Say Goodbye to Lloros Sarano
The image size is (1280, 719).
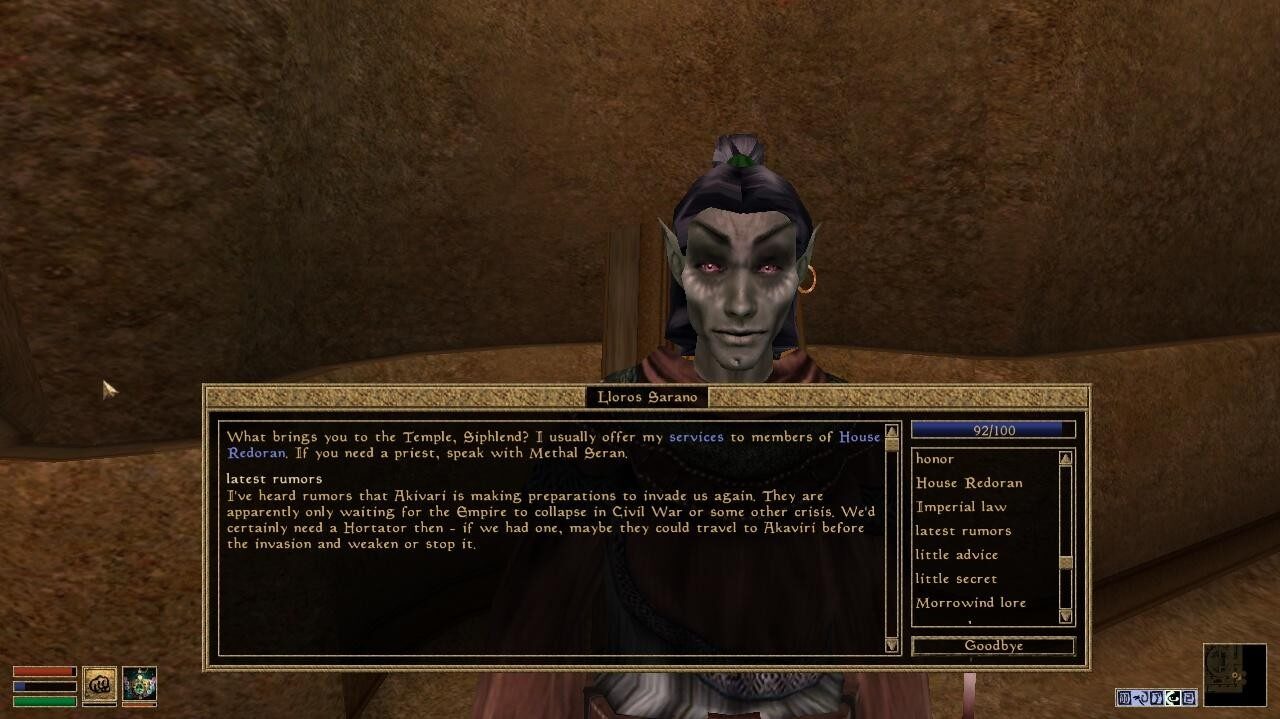tap(993, 646)
